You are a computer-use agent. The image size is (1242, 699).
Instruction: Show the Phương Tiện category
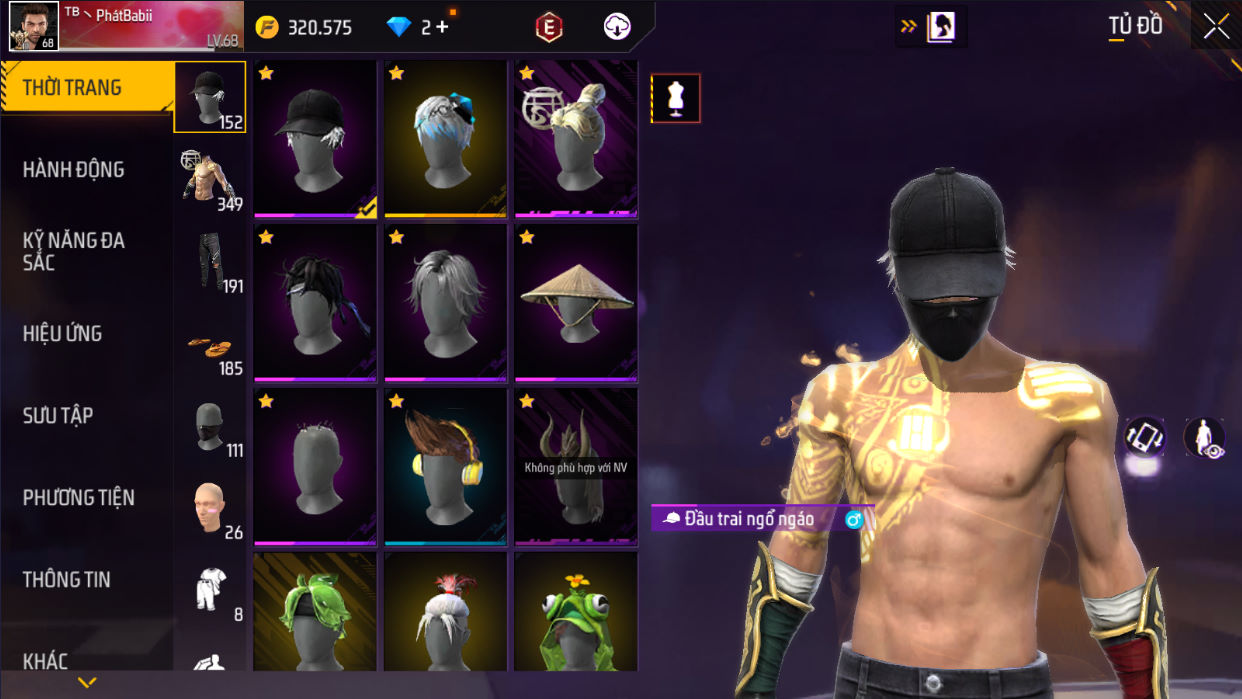[78, 498]
